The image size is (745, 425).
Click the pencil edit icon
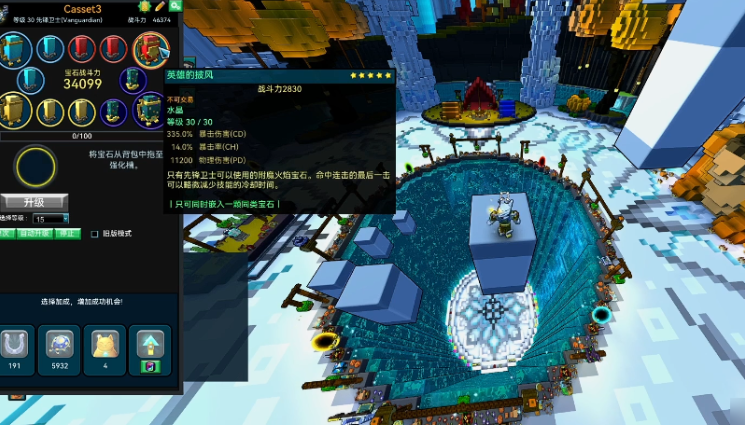pyautogui.click(x=159, y=7)
